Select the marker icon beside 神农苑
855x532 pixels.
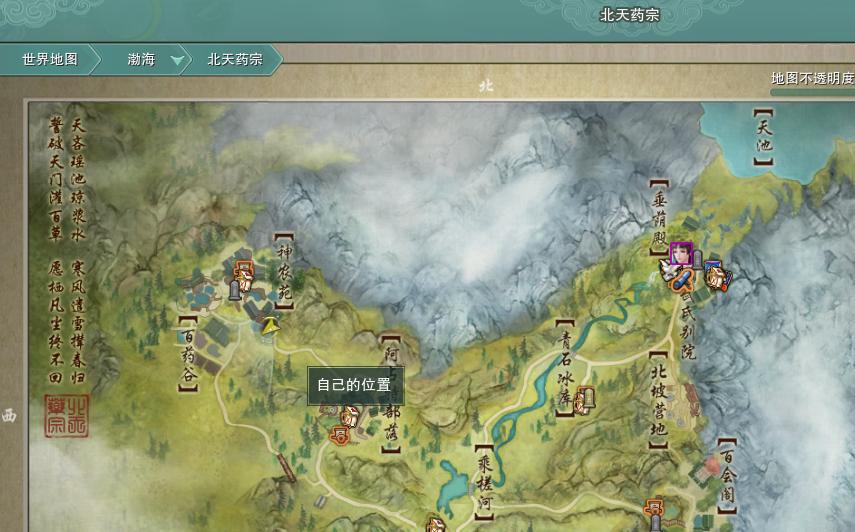(243, 270)
